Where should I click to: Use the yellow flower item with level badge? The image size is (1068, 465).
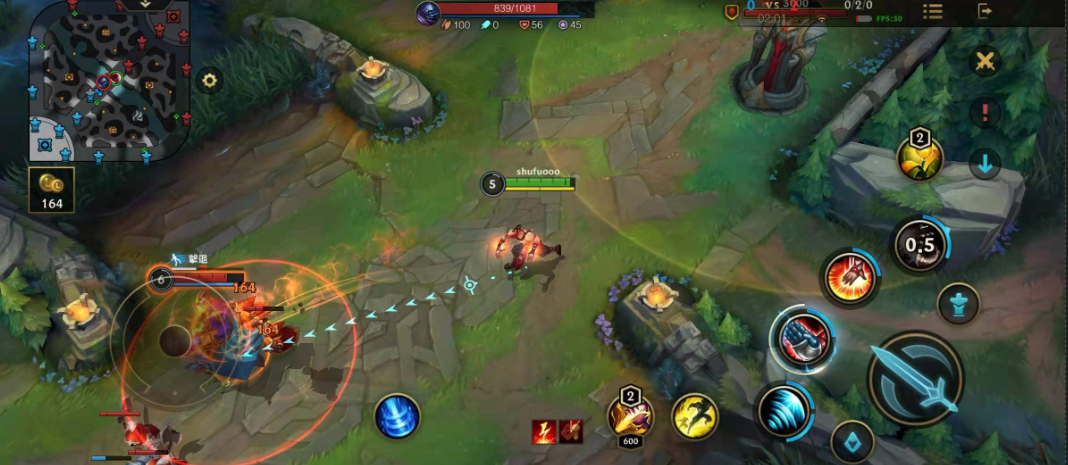919,157
